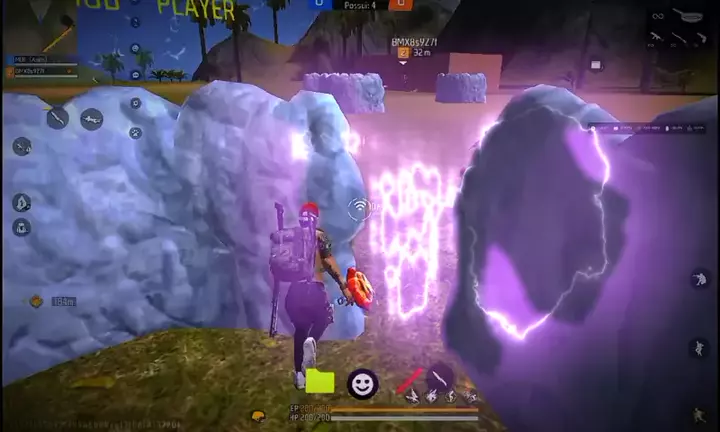The image size is (720, 432).
Task: Open the yellow folder icon
Action: 320,381
